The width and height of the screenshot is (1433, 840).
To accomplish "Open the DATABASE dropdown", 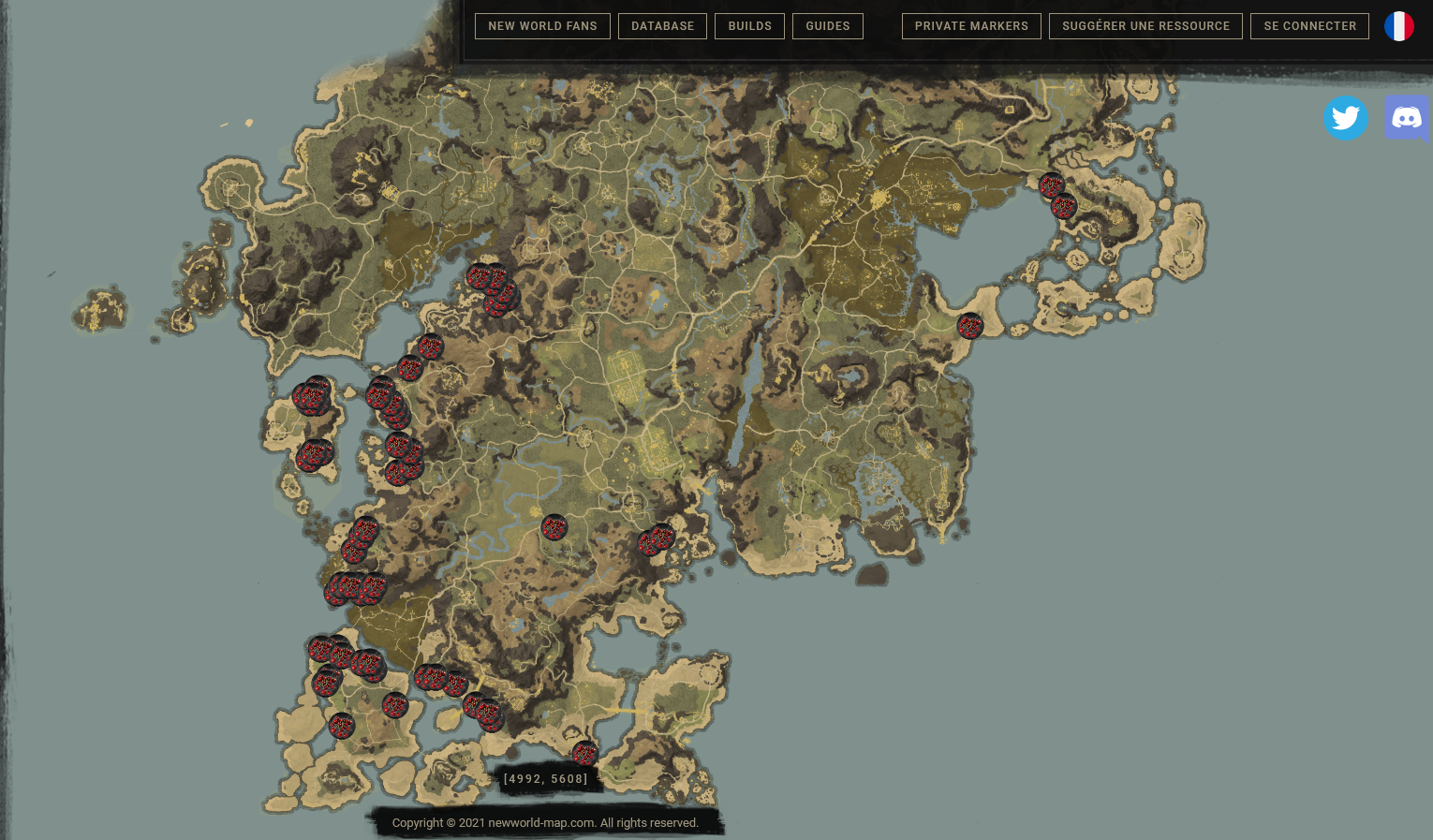I will click(662, 26).
